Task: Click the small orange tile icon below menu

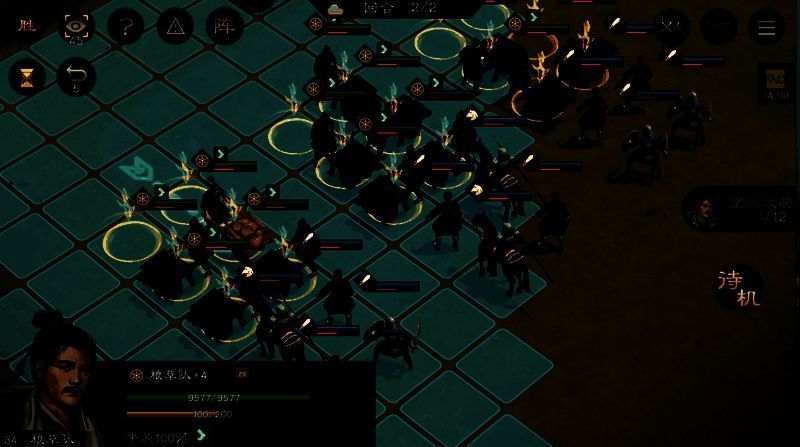Action: [776, 81]
